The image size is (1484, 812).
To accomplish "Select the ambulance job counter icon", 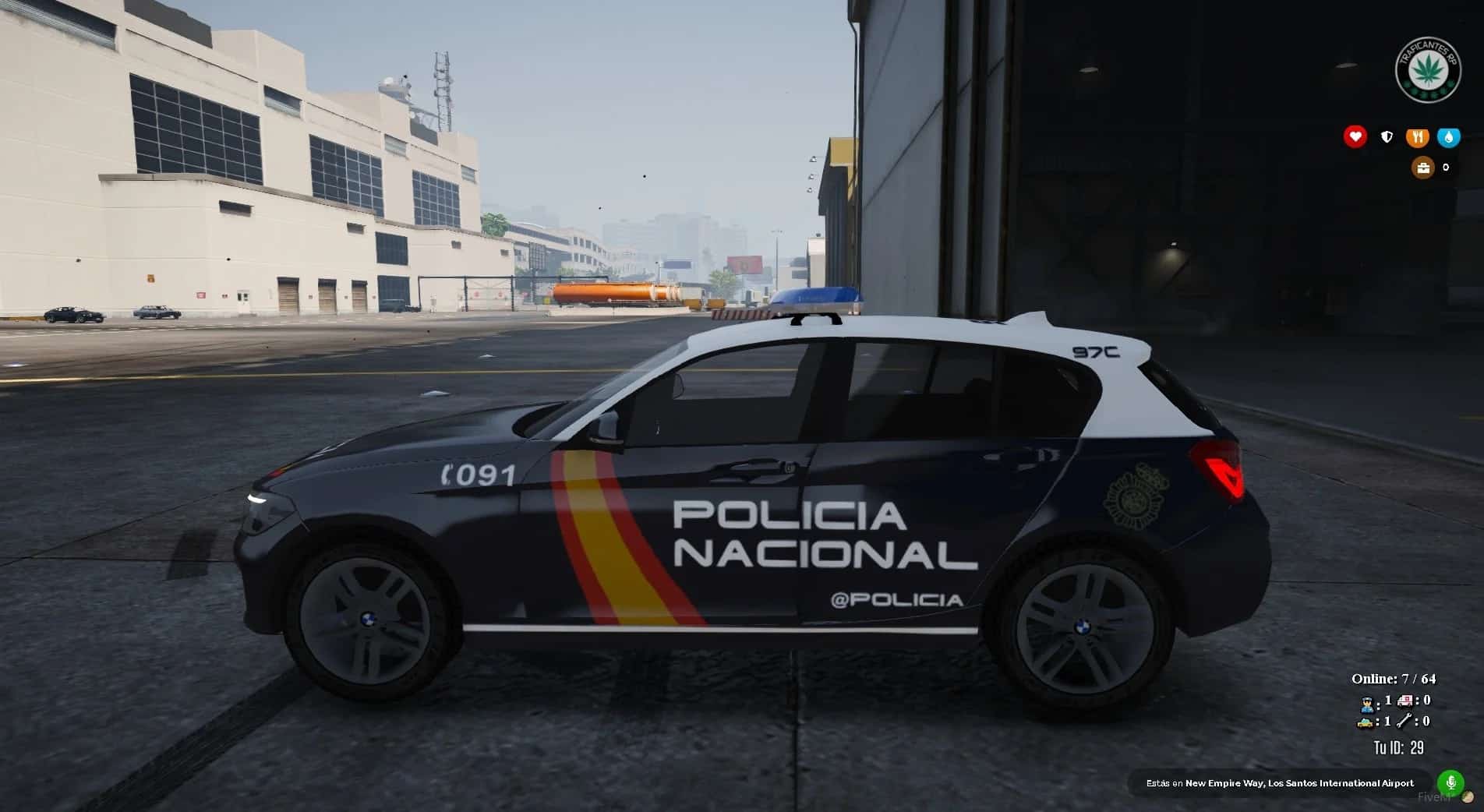I will point(1405,701).
